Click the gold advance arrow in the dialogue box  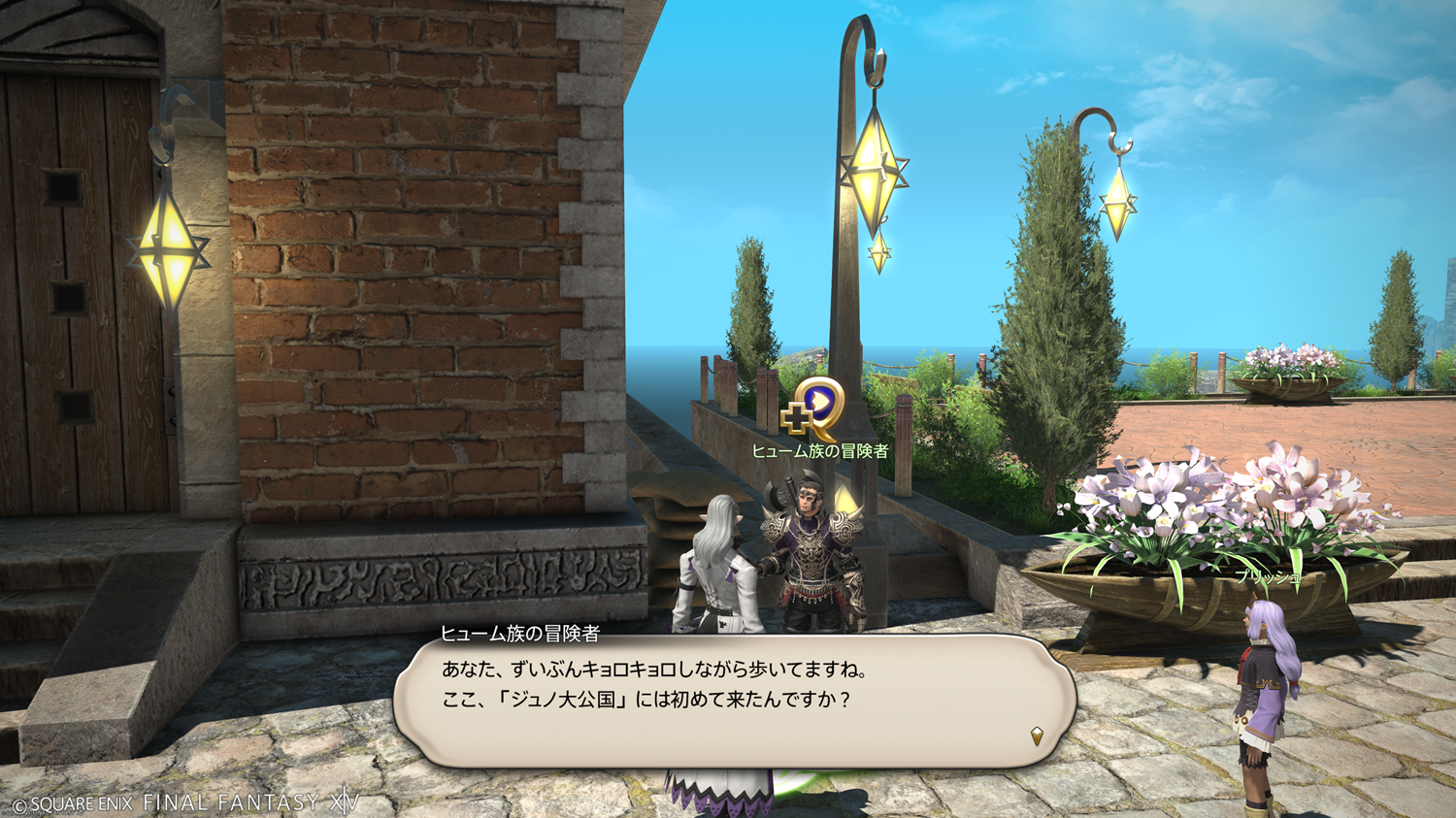click(1037, 736)
